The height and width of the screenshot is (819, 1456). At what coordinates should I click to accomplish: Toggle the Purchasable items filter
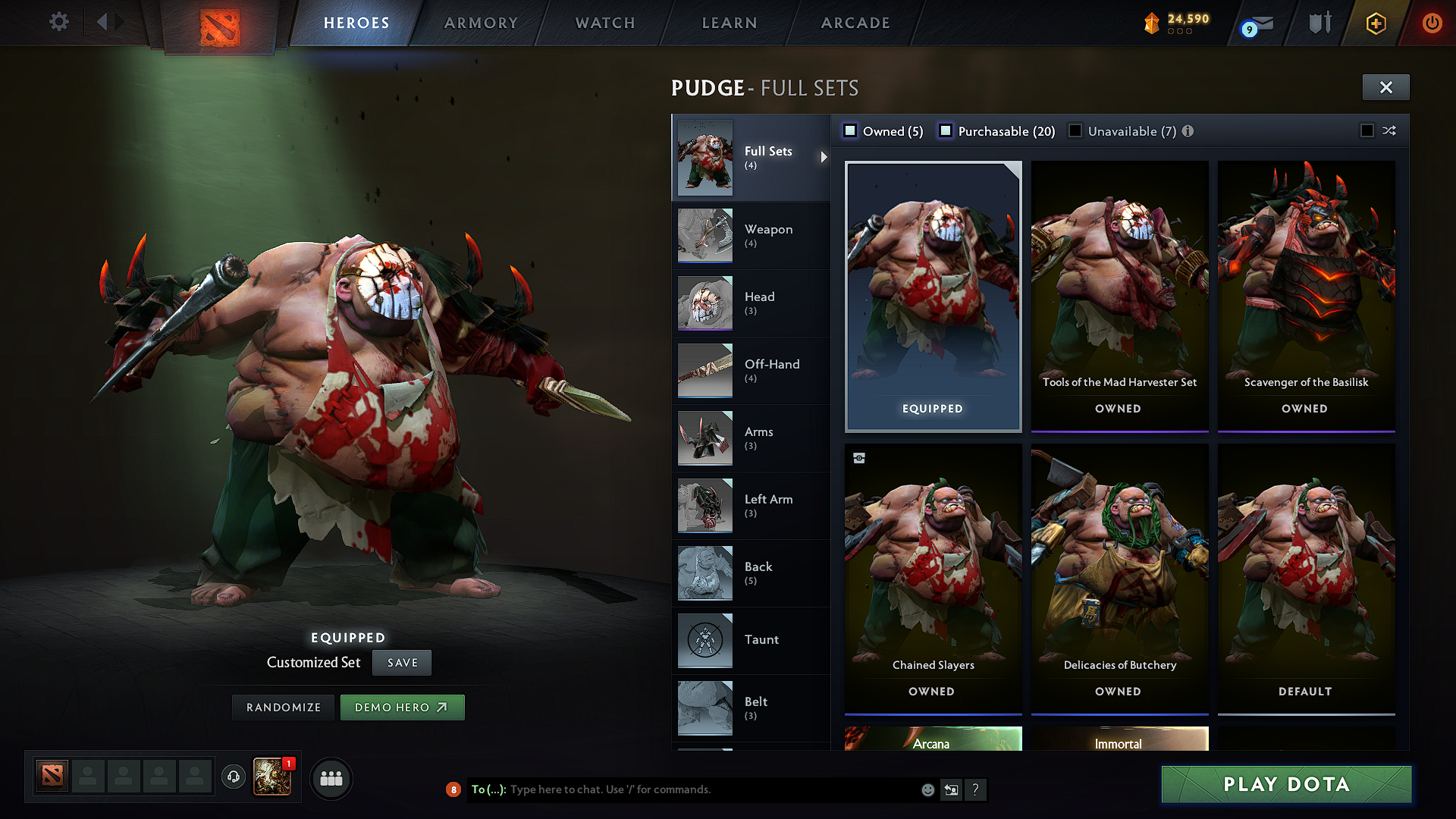[946, 131]
